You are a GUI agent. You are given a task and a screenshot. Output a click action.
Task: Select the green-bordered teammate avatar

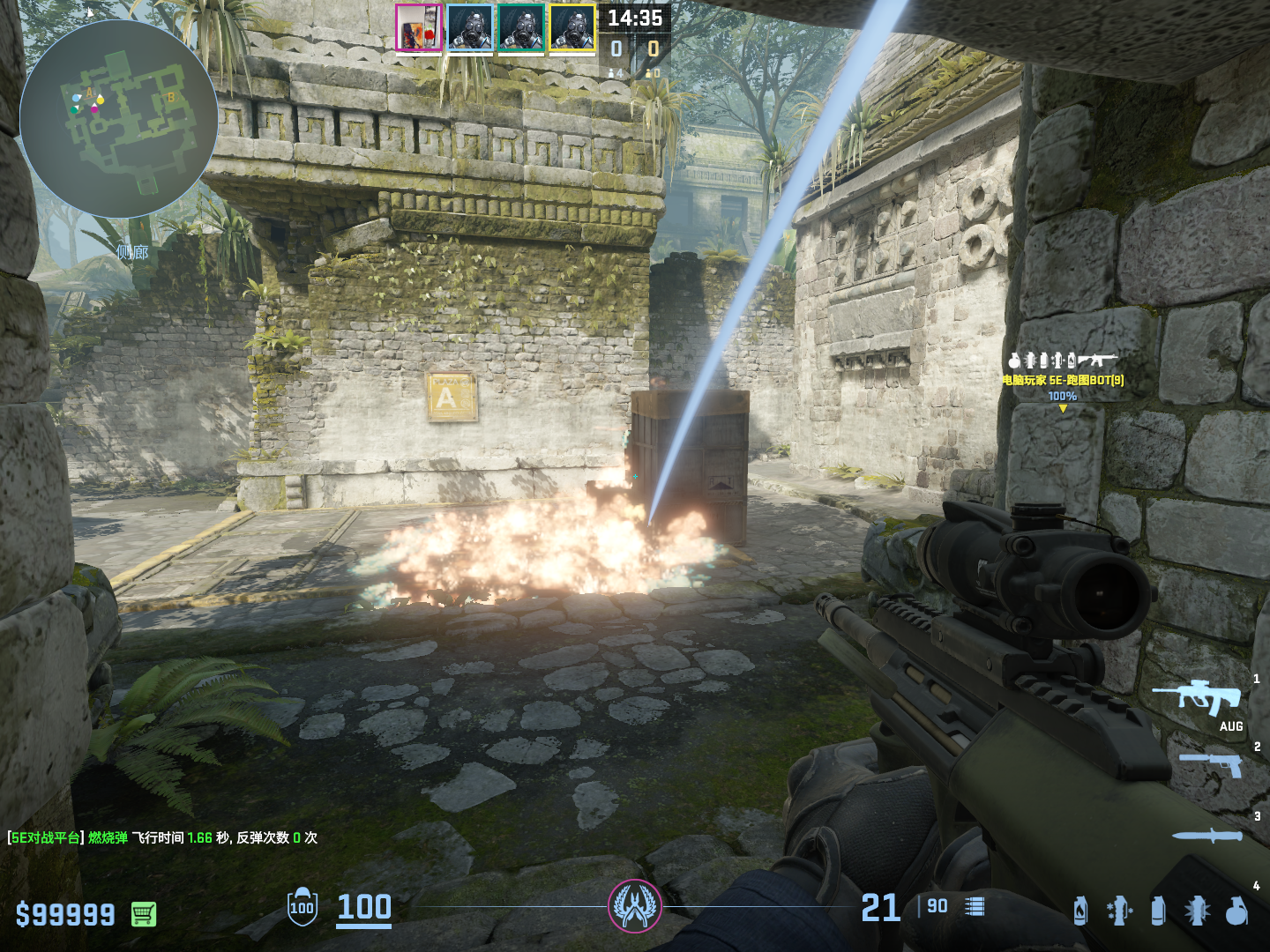click(521, 27)
